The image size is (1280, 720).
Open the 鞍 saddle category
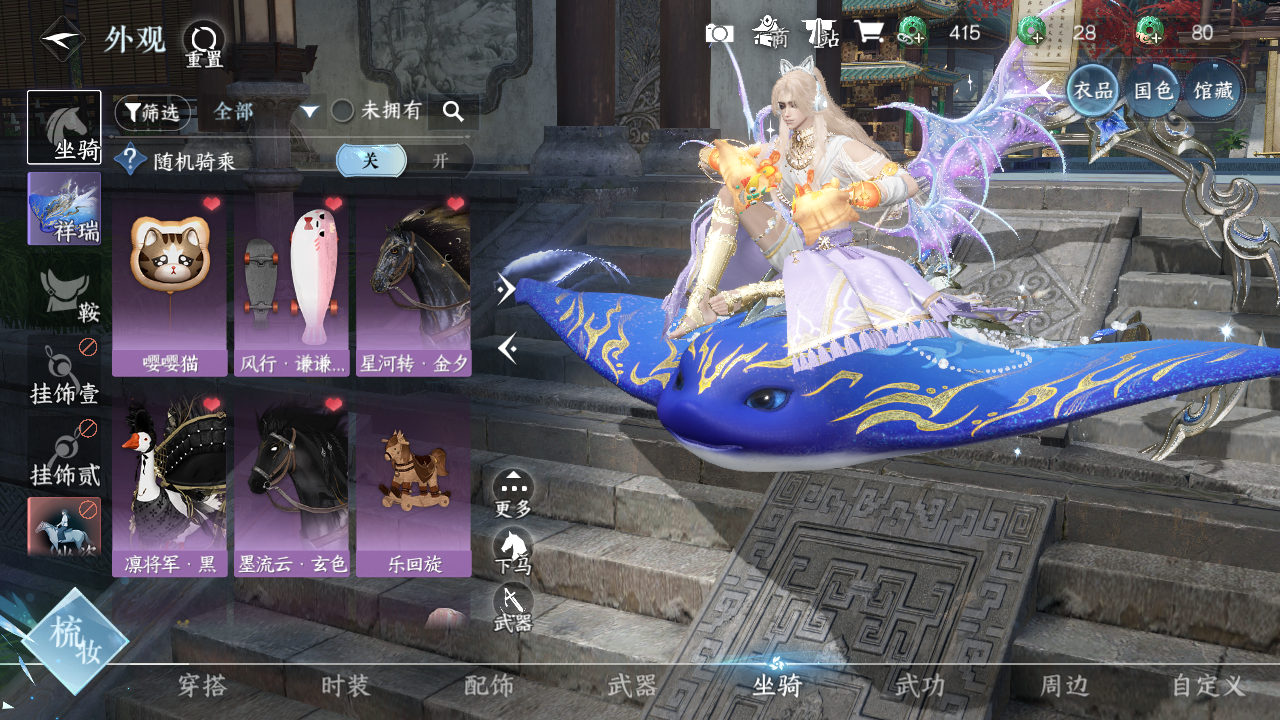pyautogui.click(x=64, y=296)
